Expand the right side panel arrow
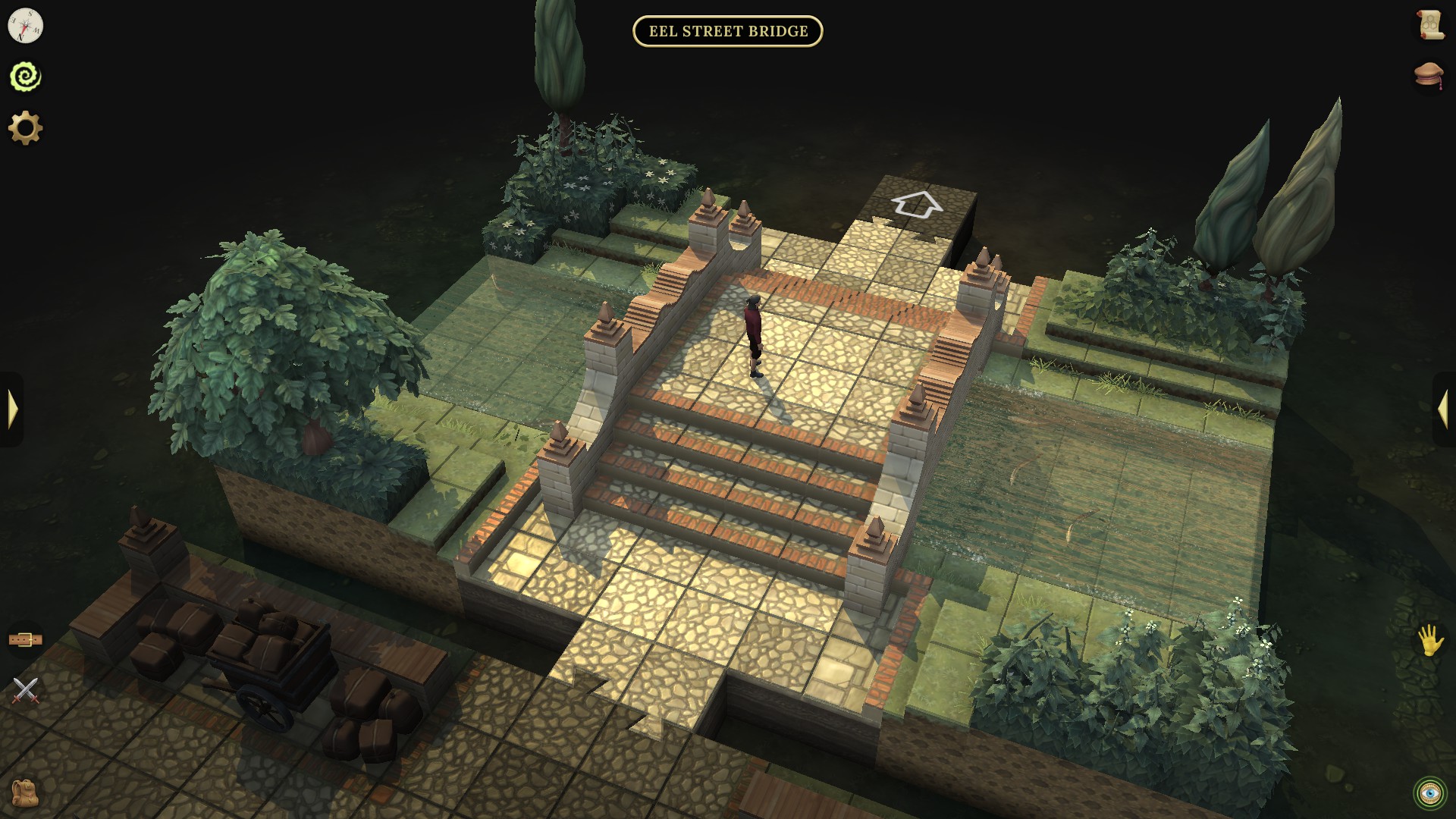 (1442, 409)
